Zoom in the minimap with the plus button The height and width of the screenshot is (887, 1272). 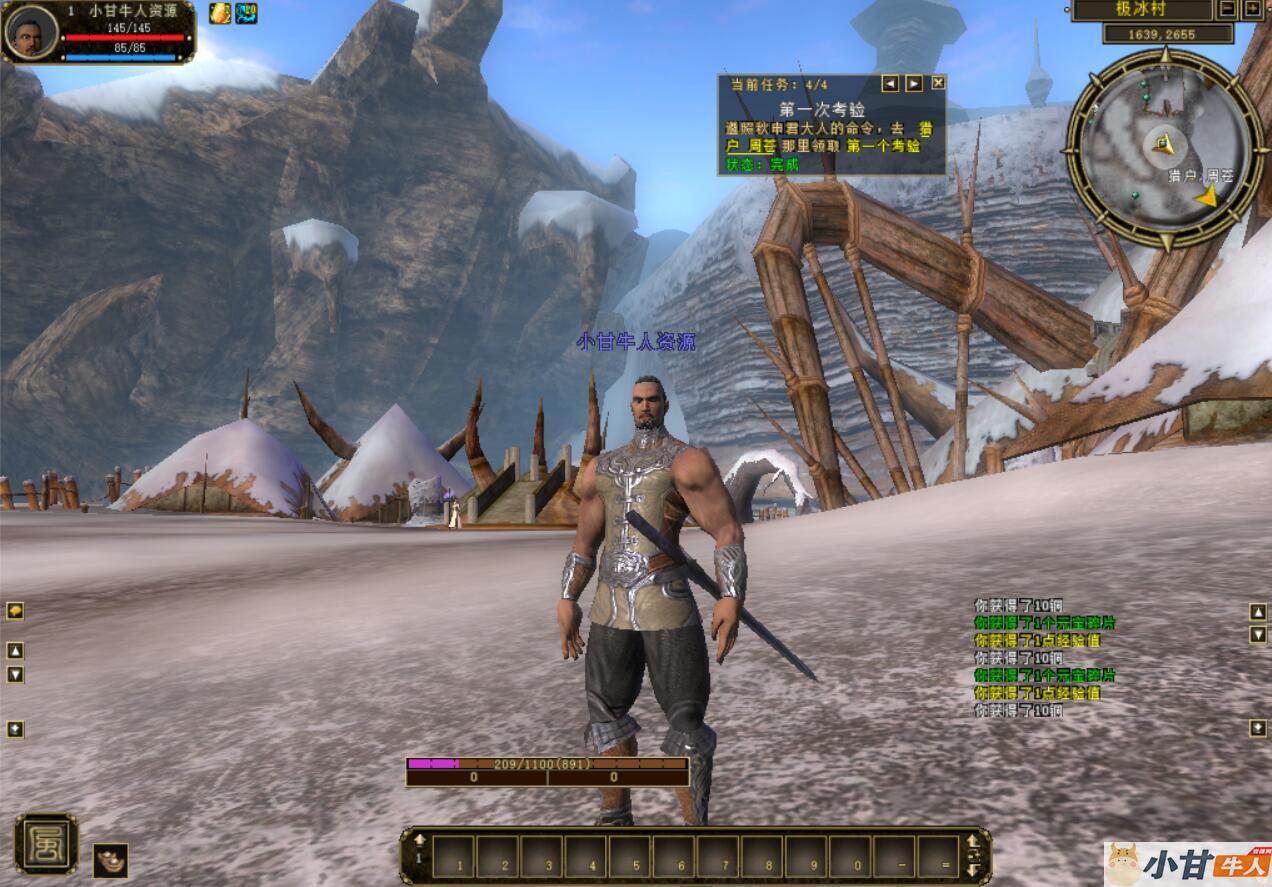(x=1253, y=9)
